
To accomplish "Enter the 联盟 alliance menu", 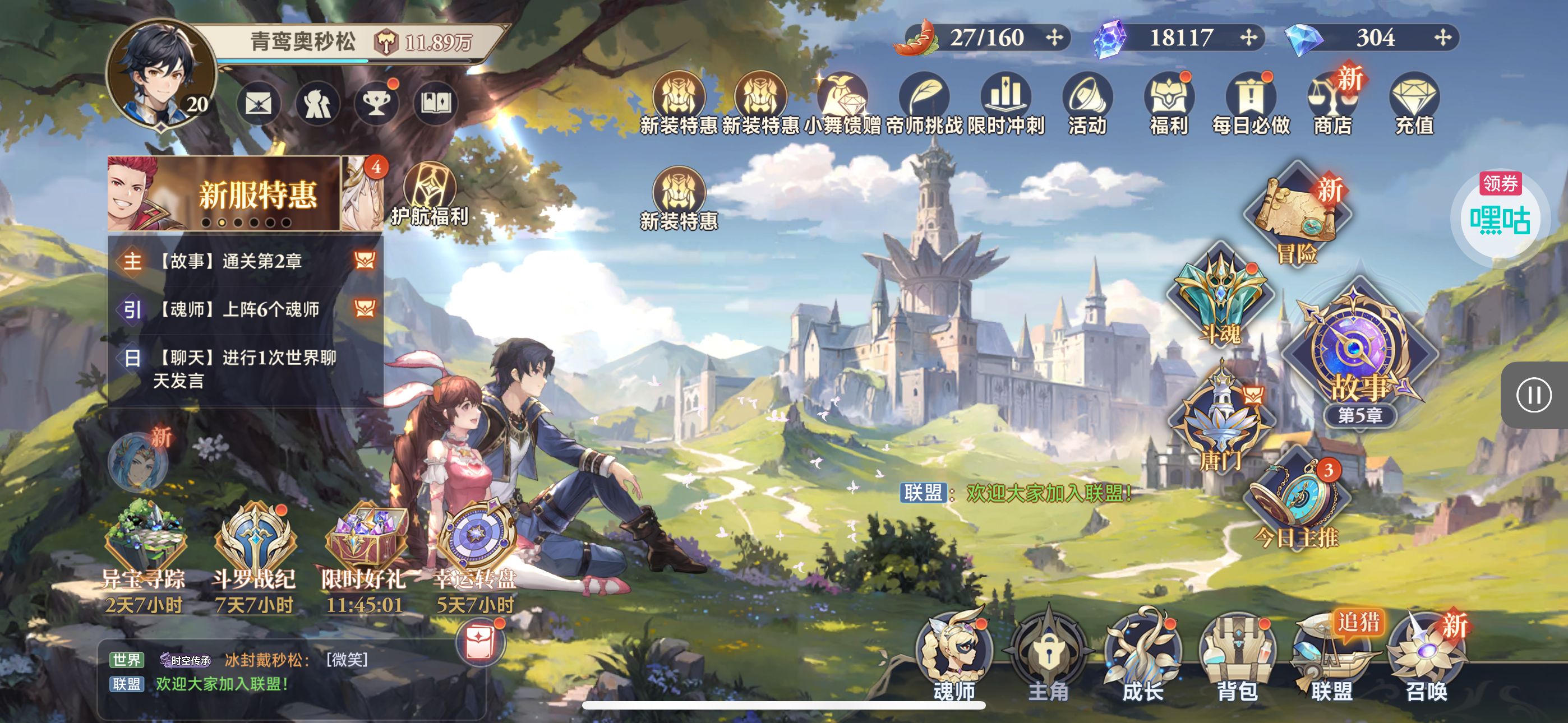I will 1331,657.
